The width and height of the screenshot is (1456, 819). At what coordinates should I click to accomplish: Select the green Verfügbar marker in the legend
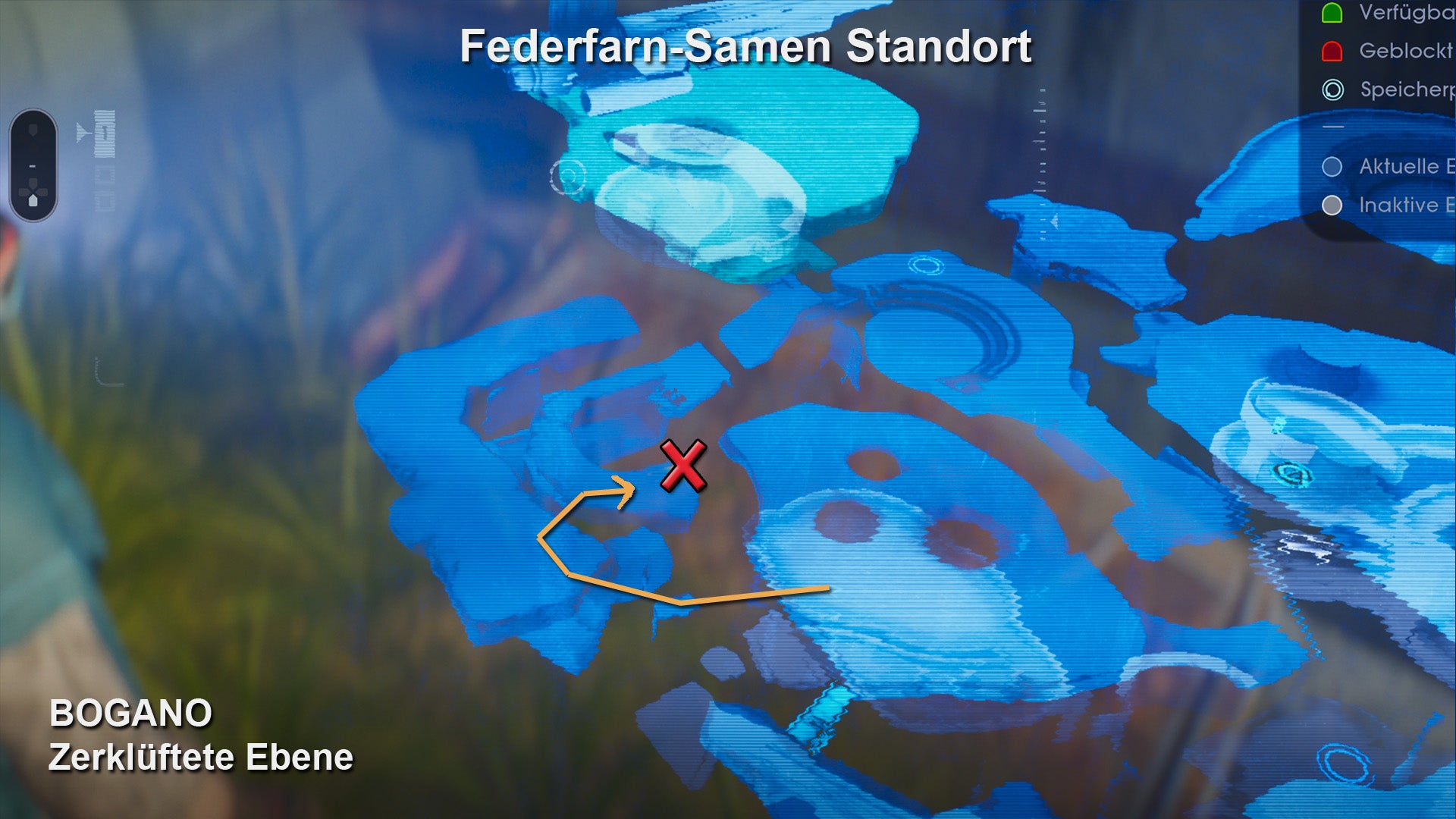(1332, 12)
